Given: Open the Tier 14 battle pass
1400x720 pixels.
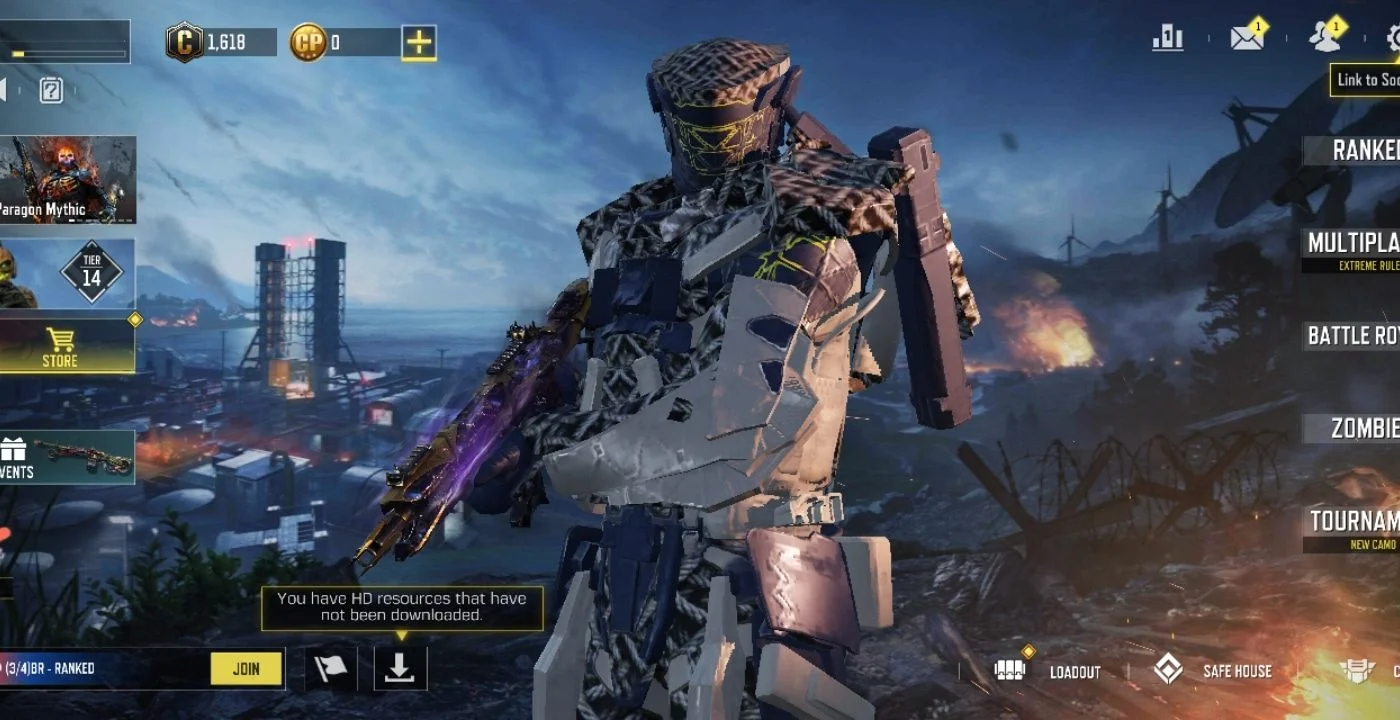Looking at the screenshot, I should (x=68, y=273).
